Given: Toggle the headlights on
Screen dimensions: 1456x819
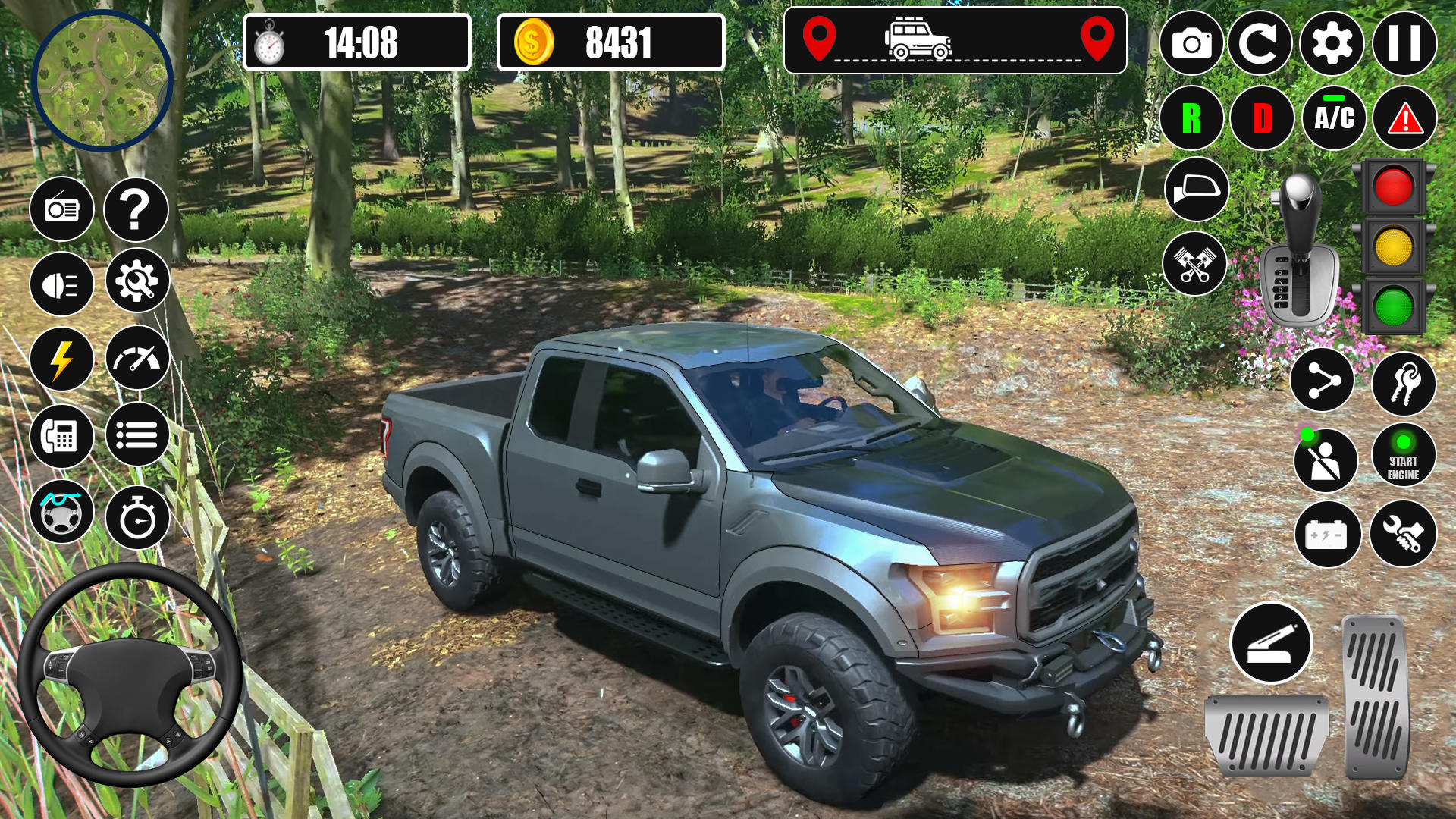Looking at the screenshot, I should pyautogui.click(x=61, y=283).
